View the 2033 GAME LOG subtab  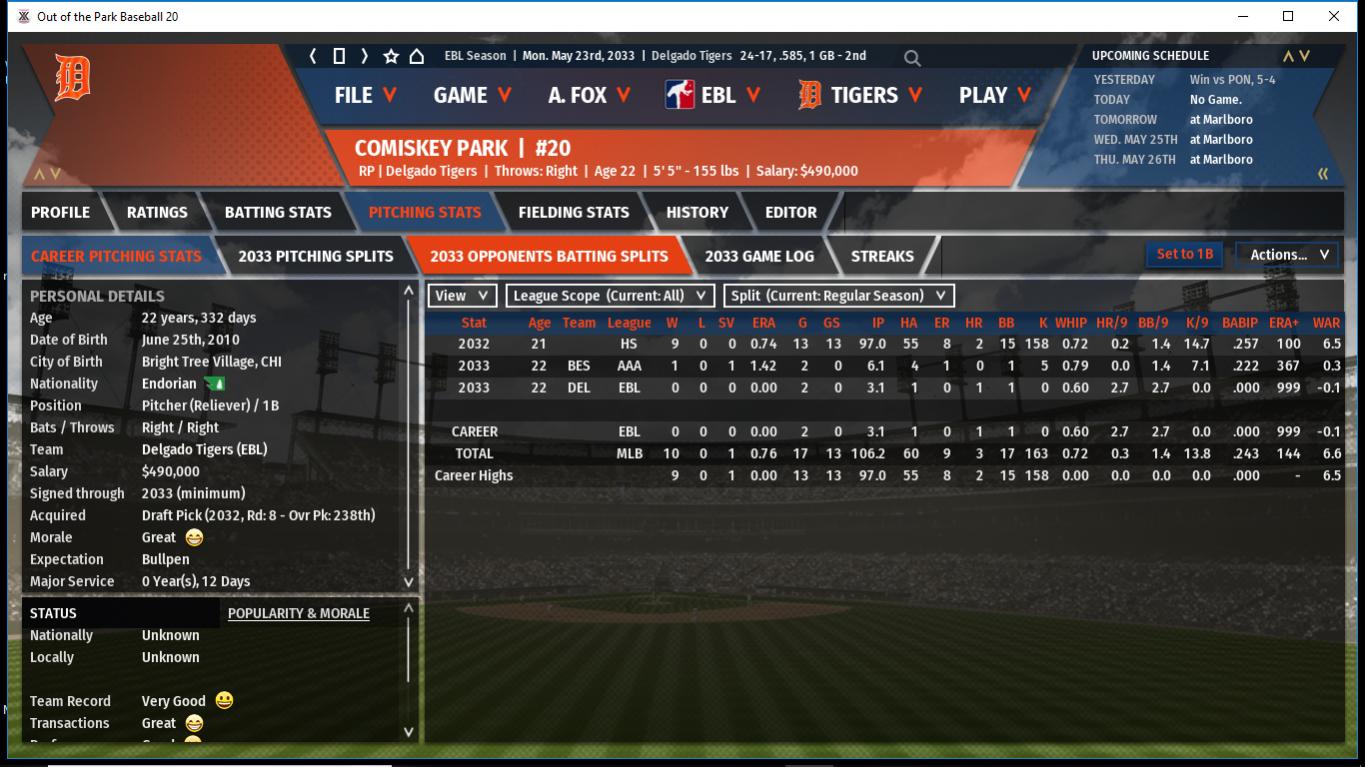[759, 256]
